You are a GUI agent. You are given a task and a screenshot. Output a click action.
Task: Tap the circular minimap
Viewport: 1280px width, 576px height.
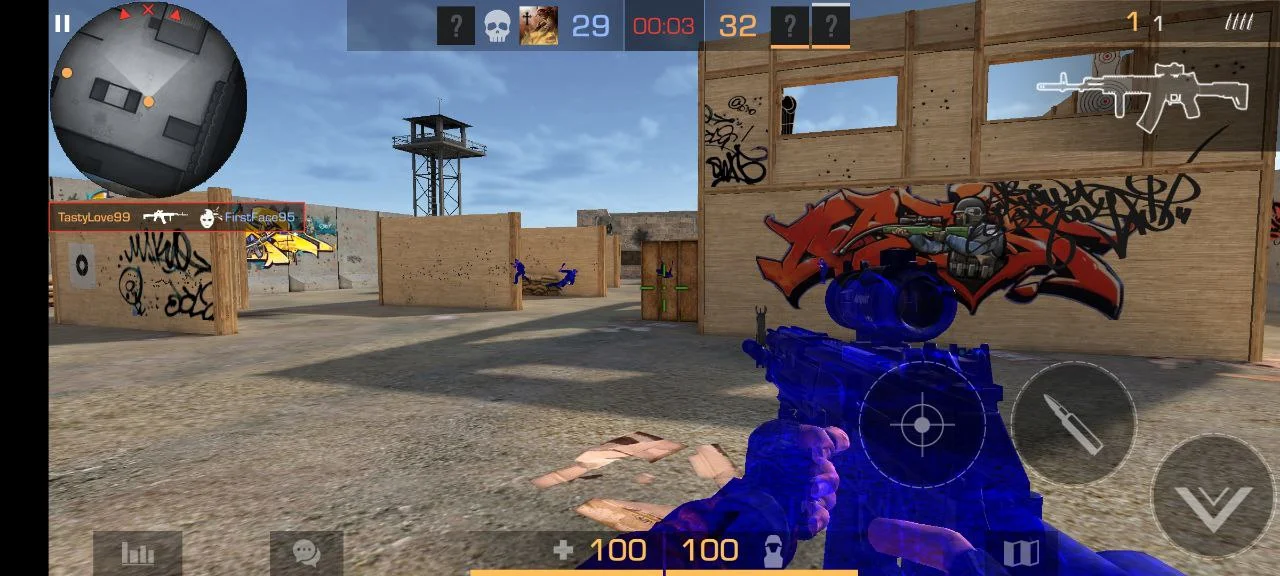[x=148, y=99]
